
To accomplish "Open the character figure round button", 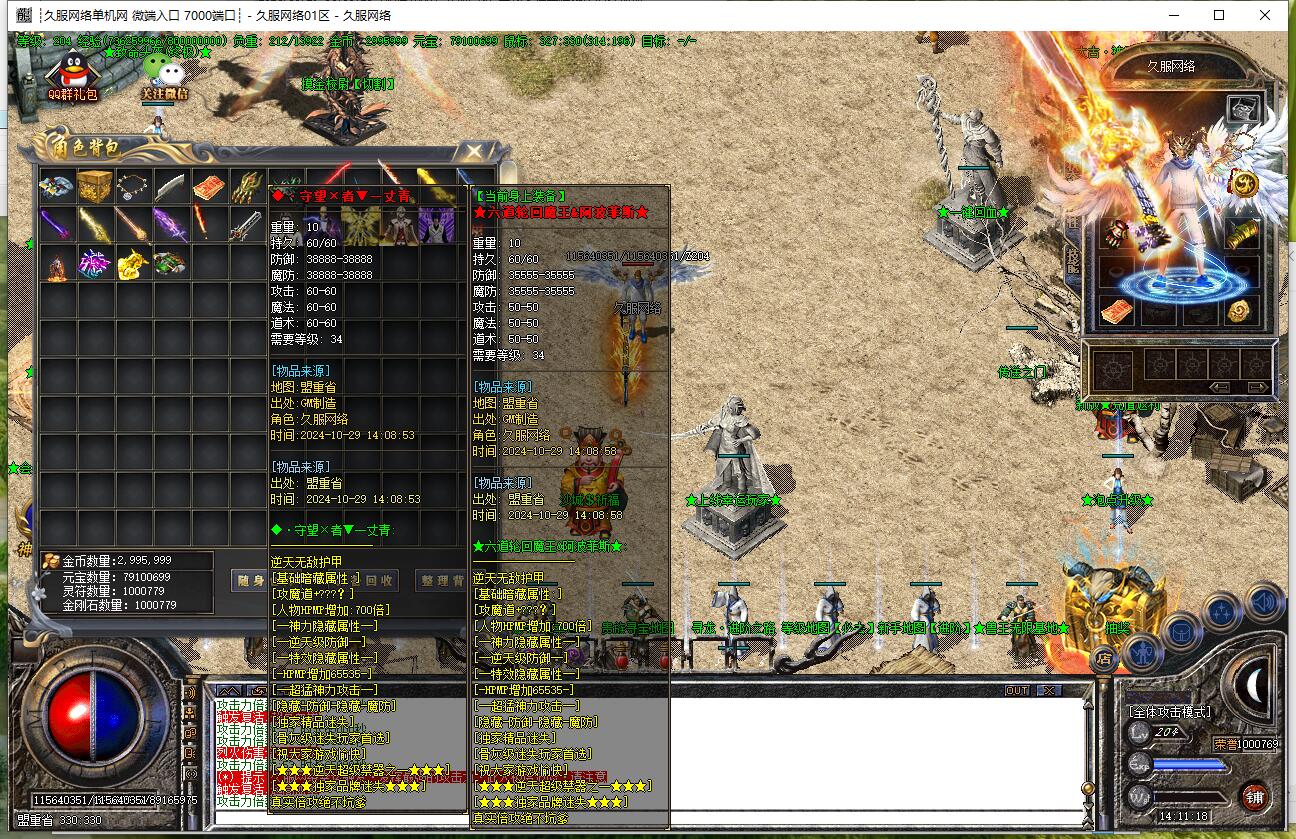I will (1141, 652).
